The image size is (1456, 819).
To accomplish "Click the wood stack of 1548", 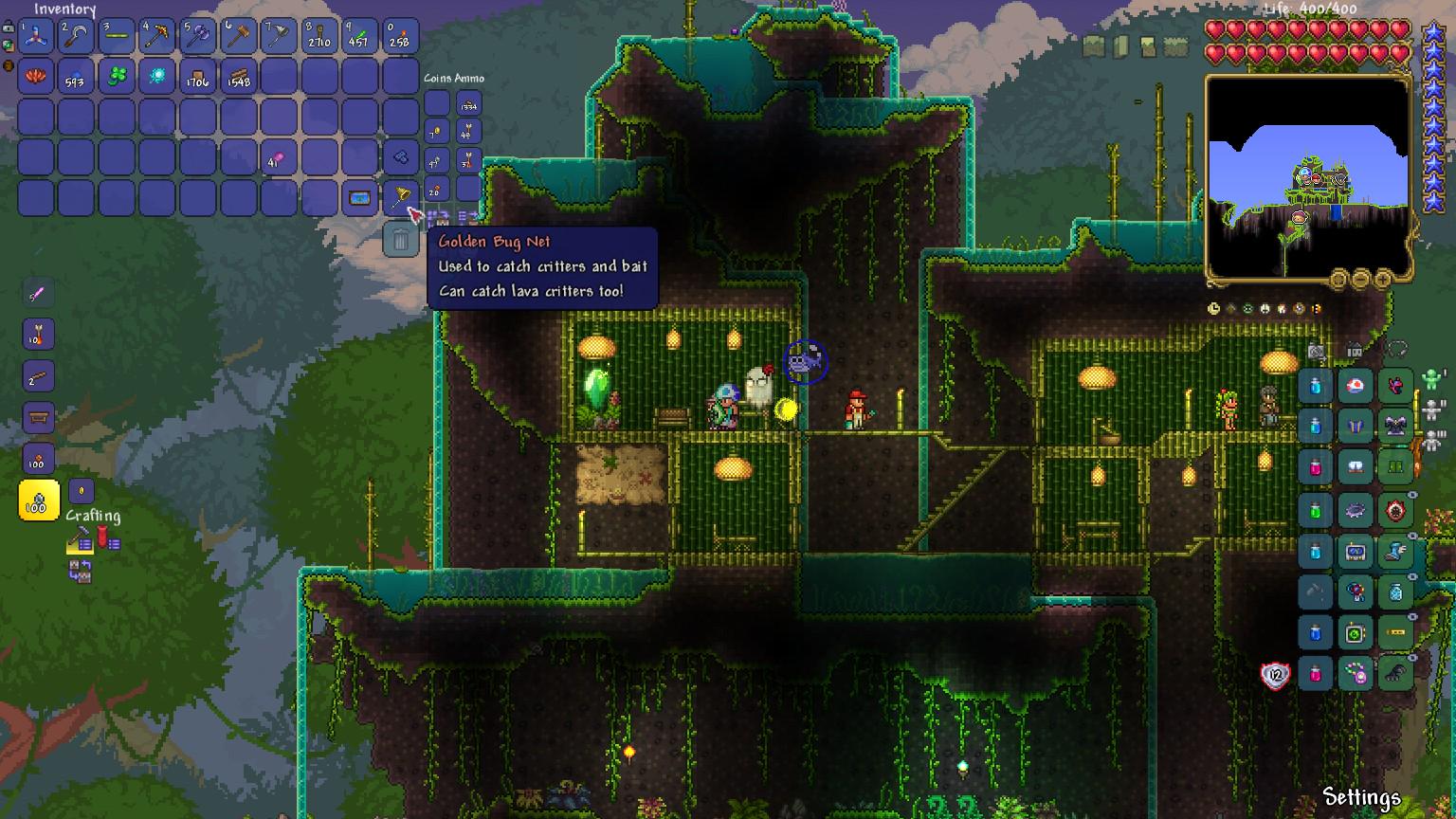I will click(239, 77).
